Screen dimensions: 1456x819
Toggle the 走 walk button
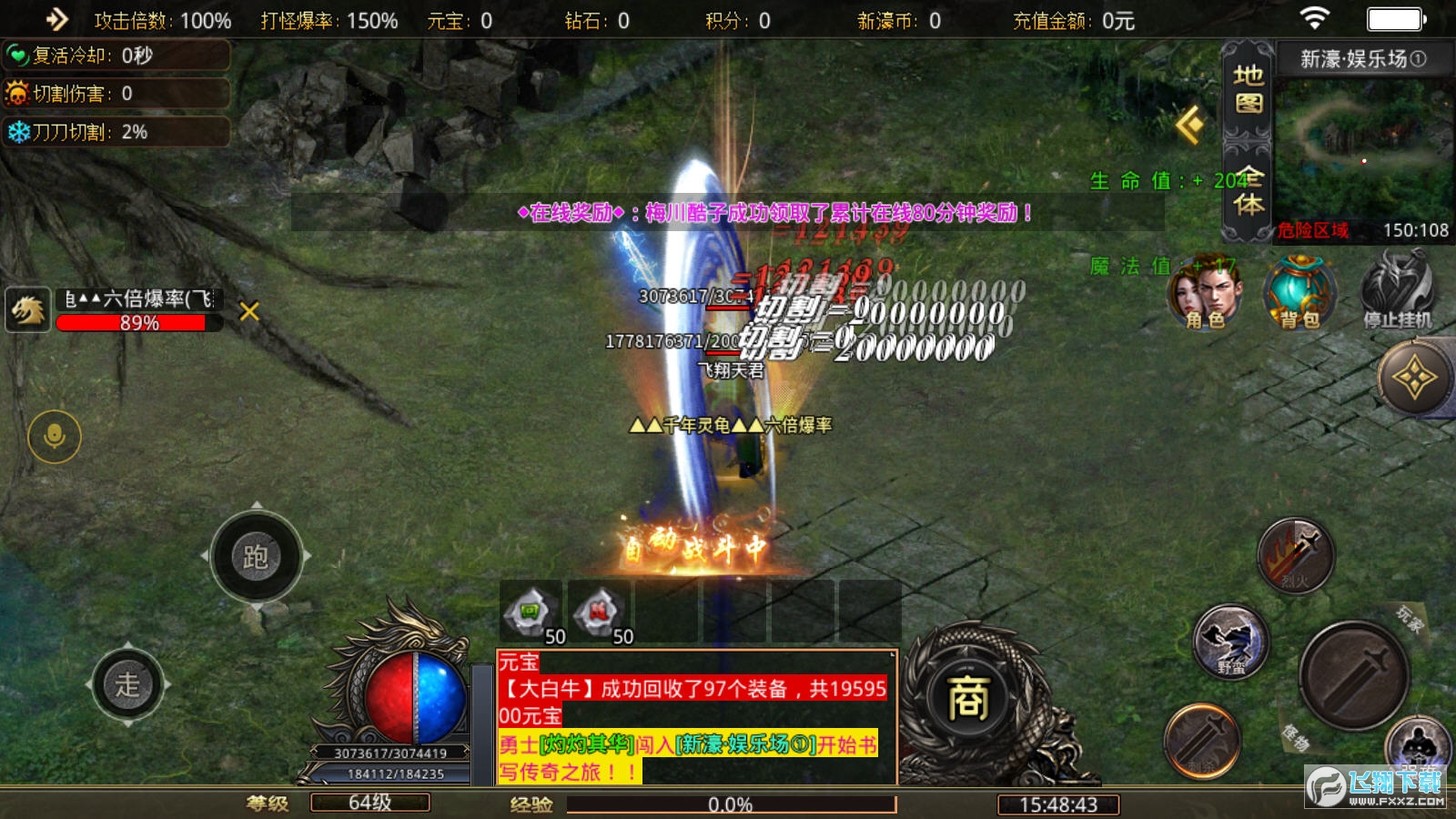tap(127, 684)
